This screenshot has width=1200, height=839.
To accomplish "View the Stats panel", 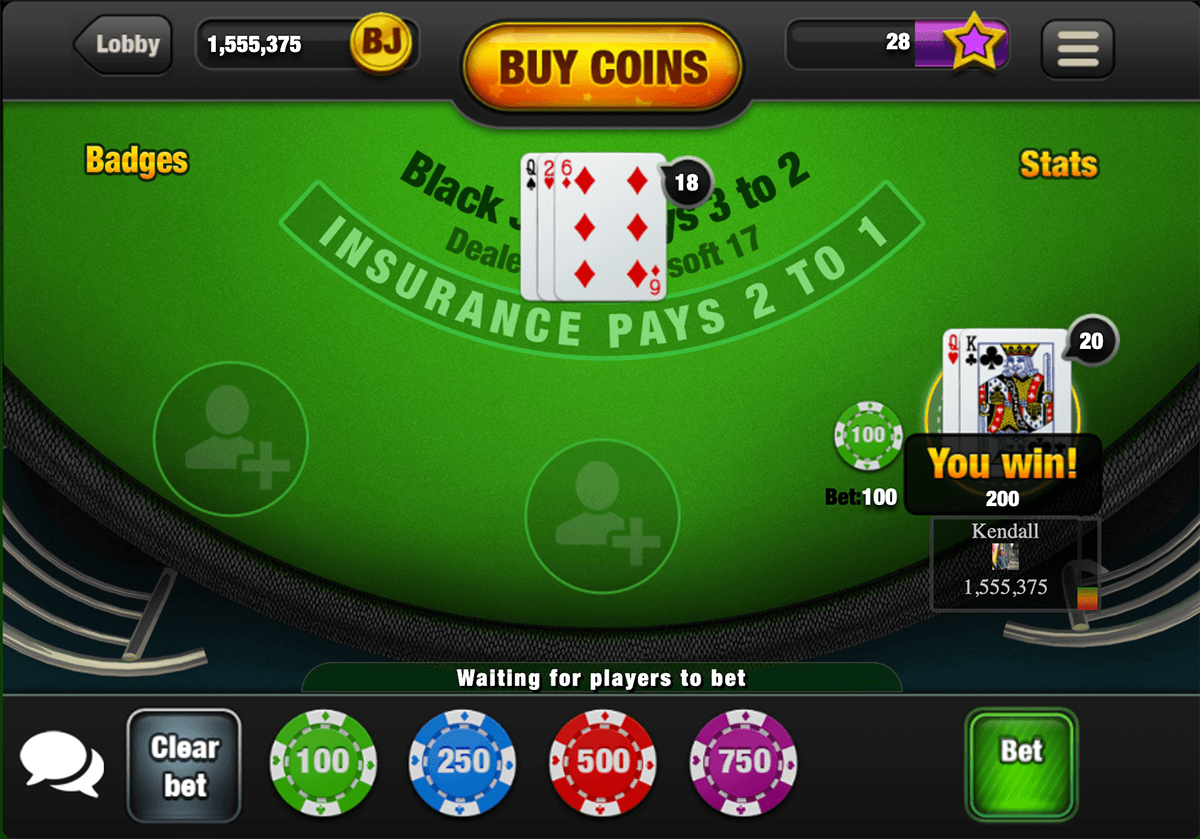I will [1058, 164].
